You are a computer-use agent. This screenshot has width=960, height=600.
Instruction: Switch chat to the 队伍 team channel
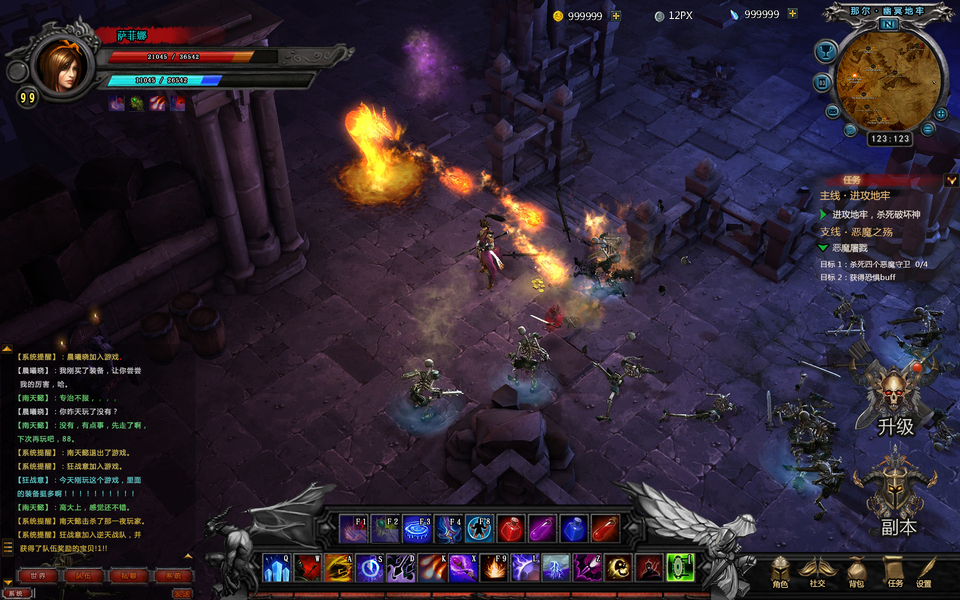[x=82, y=576]
